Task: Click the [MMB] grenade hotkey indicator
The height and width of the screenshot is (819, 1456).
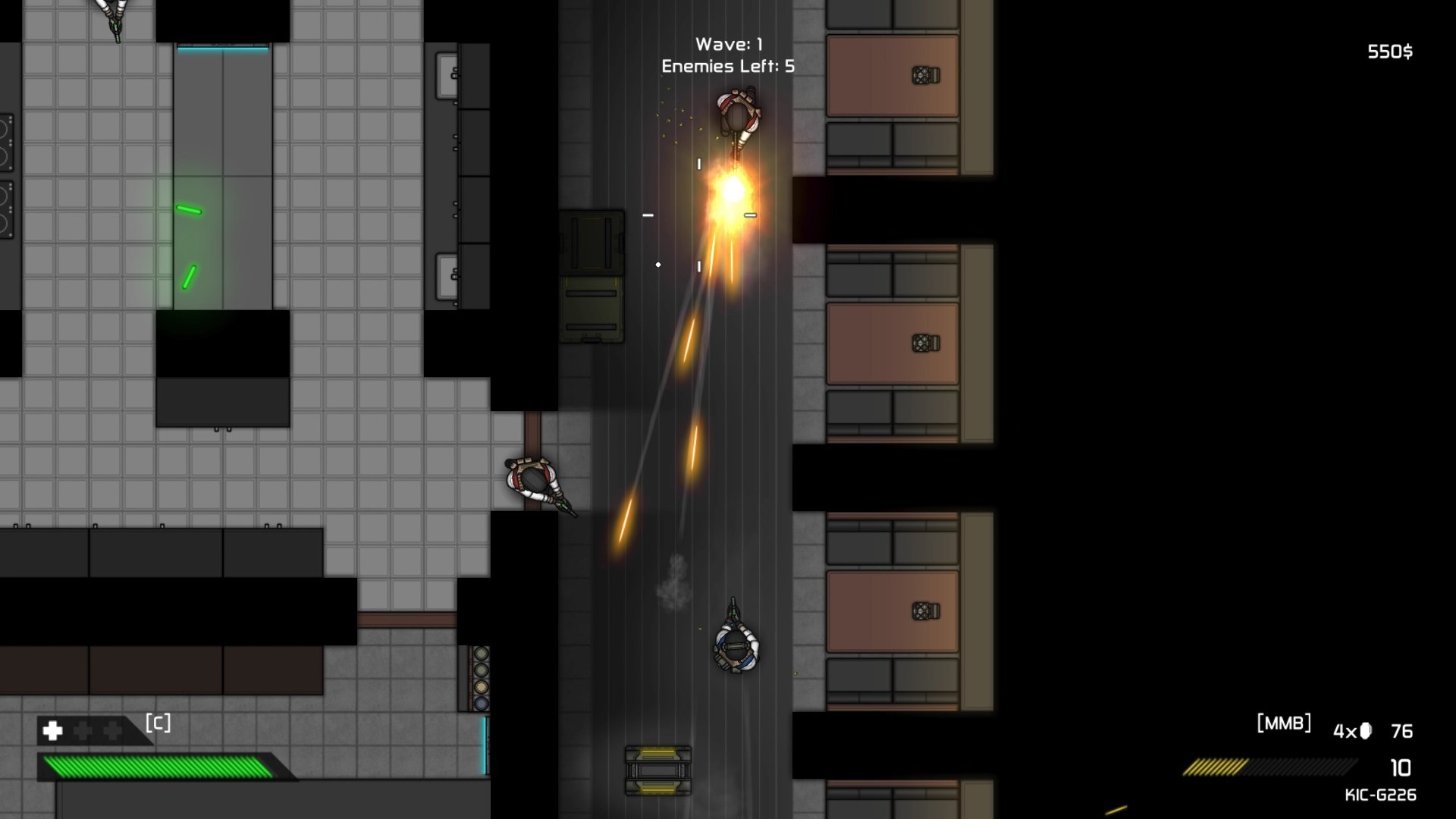Action: 1285,723
